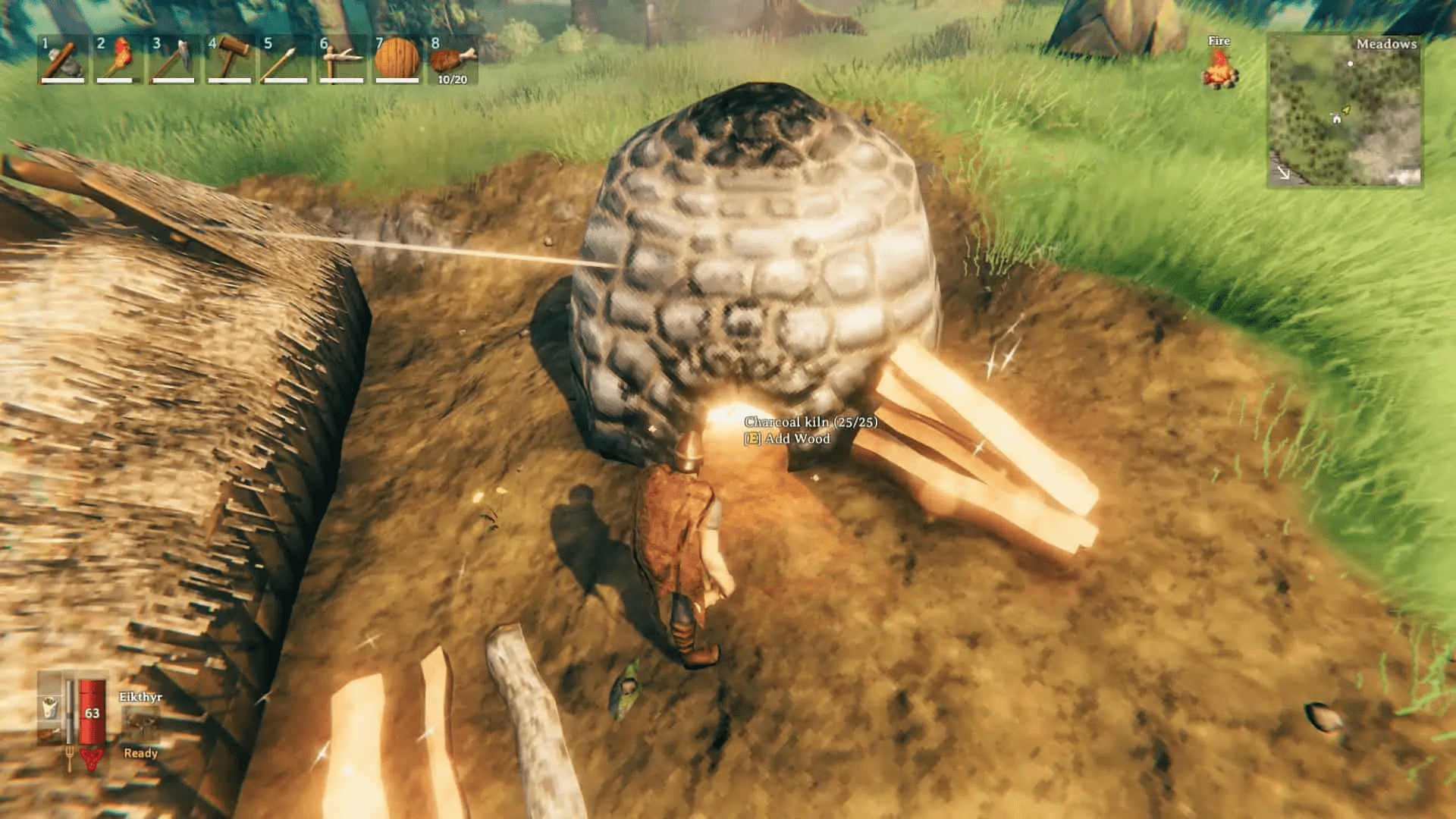Select the flint axe in hotbar slot 3
Viewport: 1456px width, 819px height.
[172, 61]
